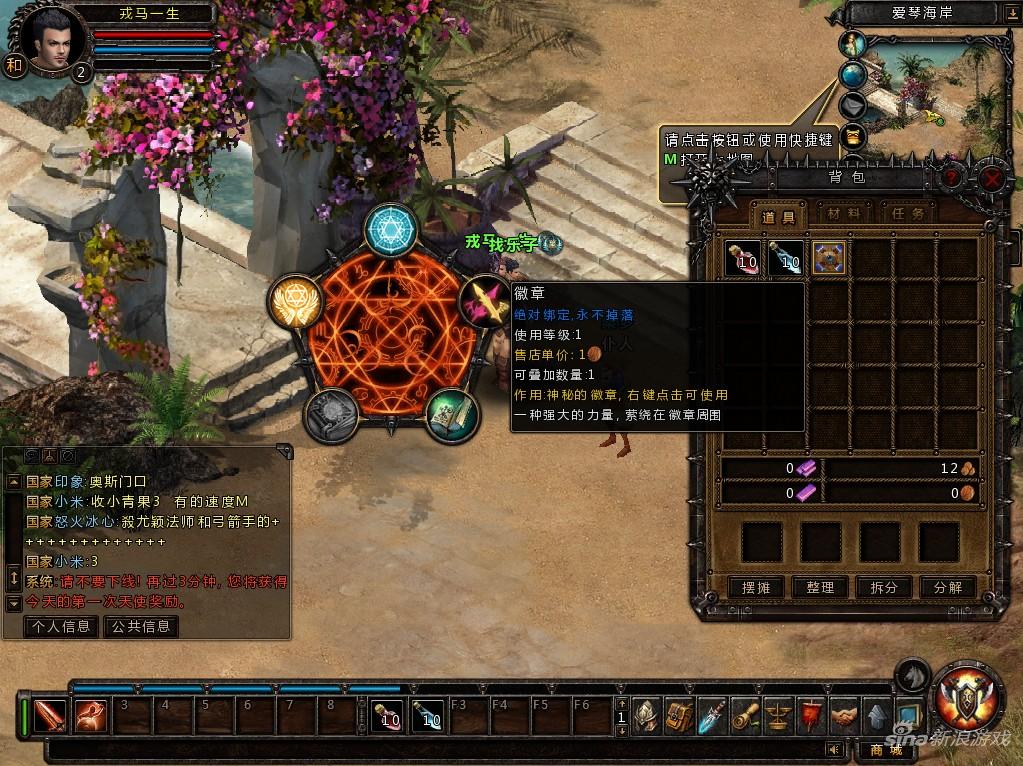Open the 个人信息 personal info chat tab
1023x766 pixels.
pyautogui.click(x=60, y=627)
